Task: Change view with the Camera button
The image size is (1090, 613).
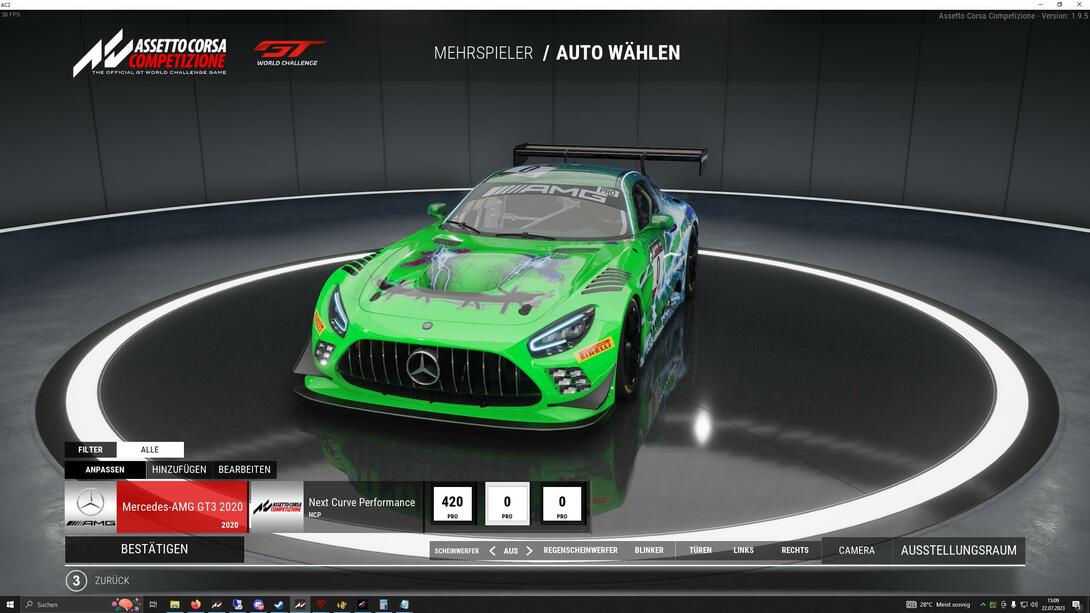Action: pyautogui.click(x=856, y=550)
